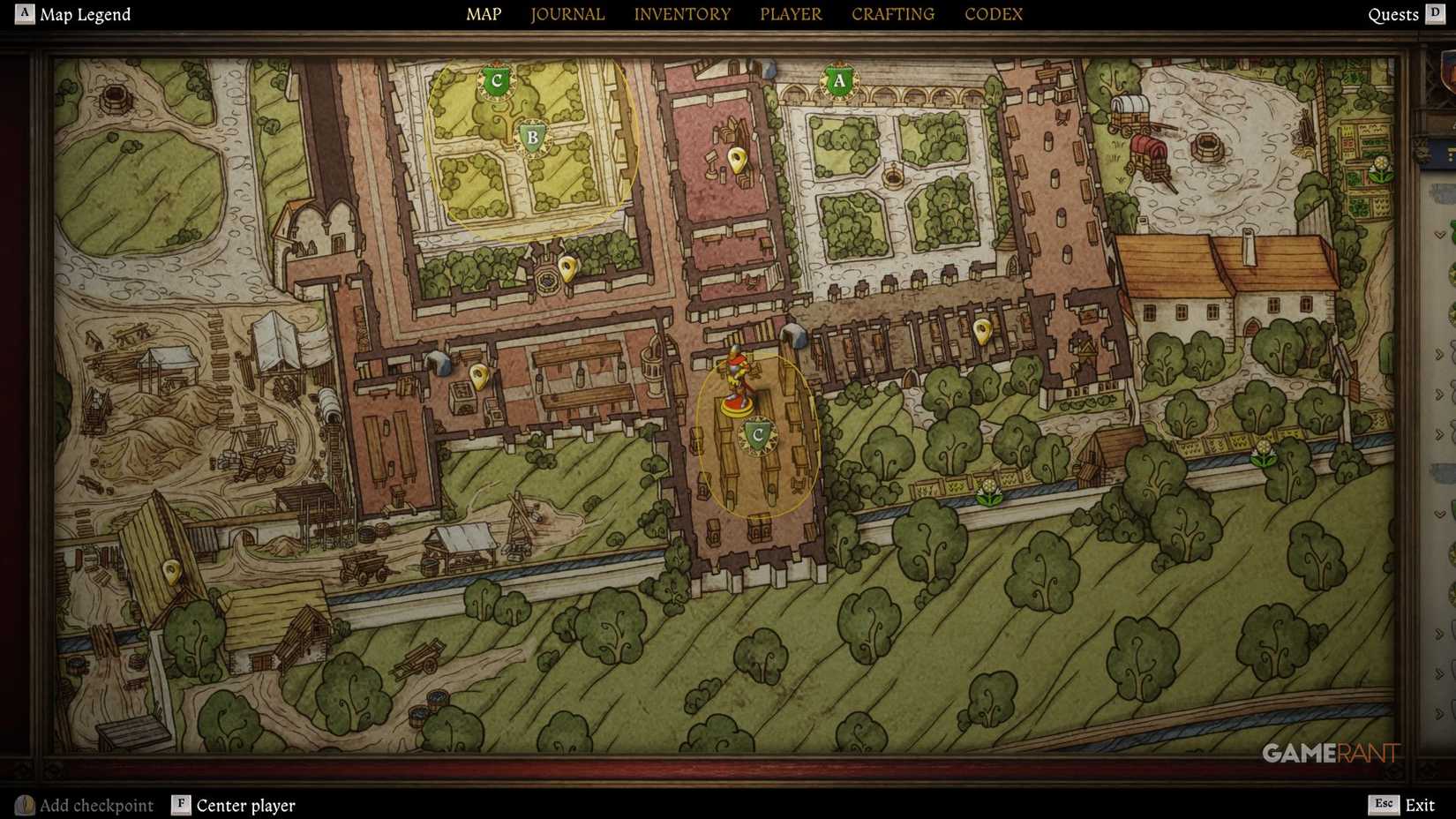This screenshot has width=1456, height=819.
Task: Select the shield marker C in the top-left garden
Action: pyautogui.click(x=495, y=80)
